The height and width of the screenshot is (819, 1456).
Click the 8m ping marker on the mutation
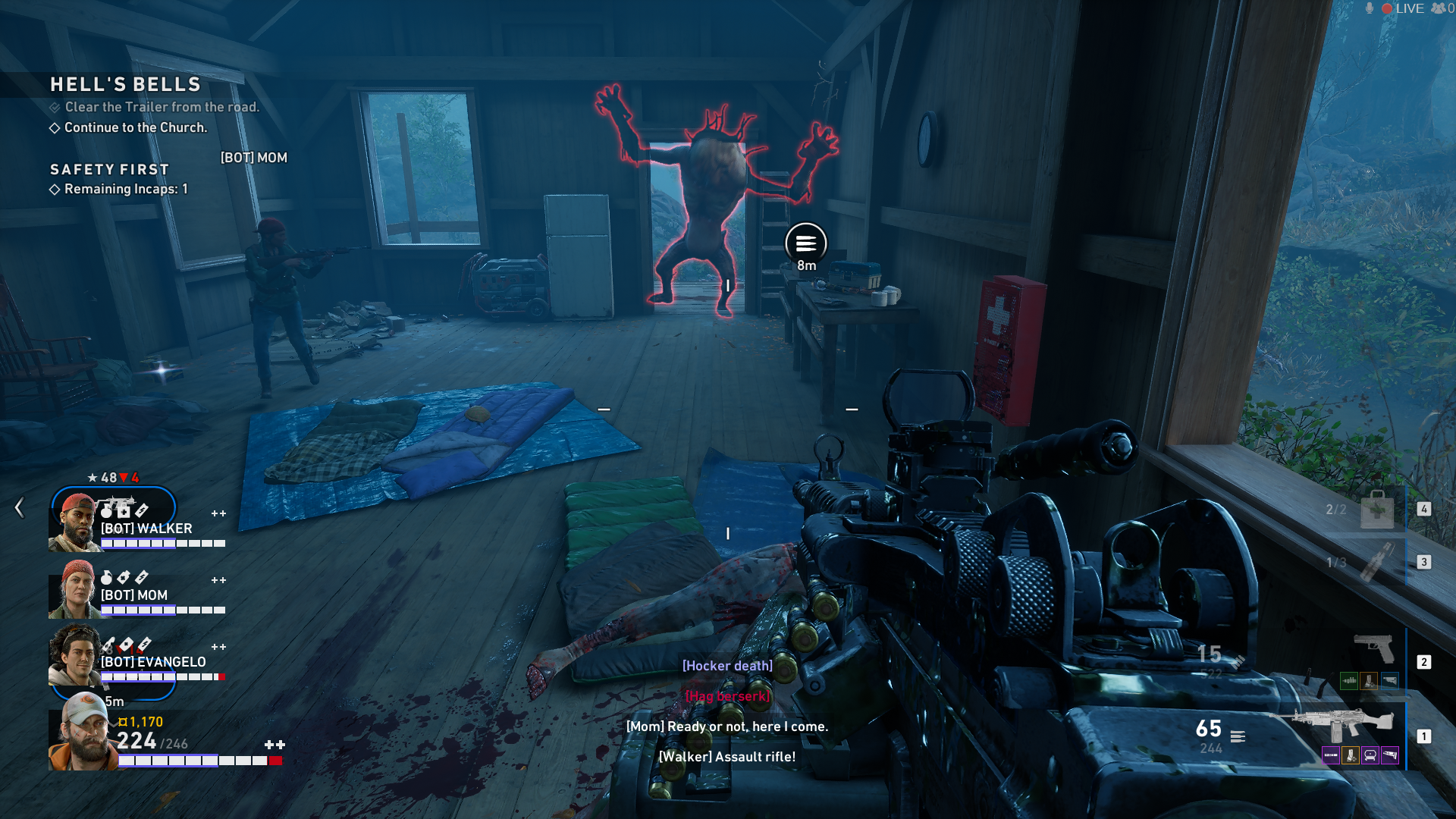tap(805, 243)
